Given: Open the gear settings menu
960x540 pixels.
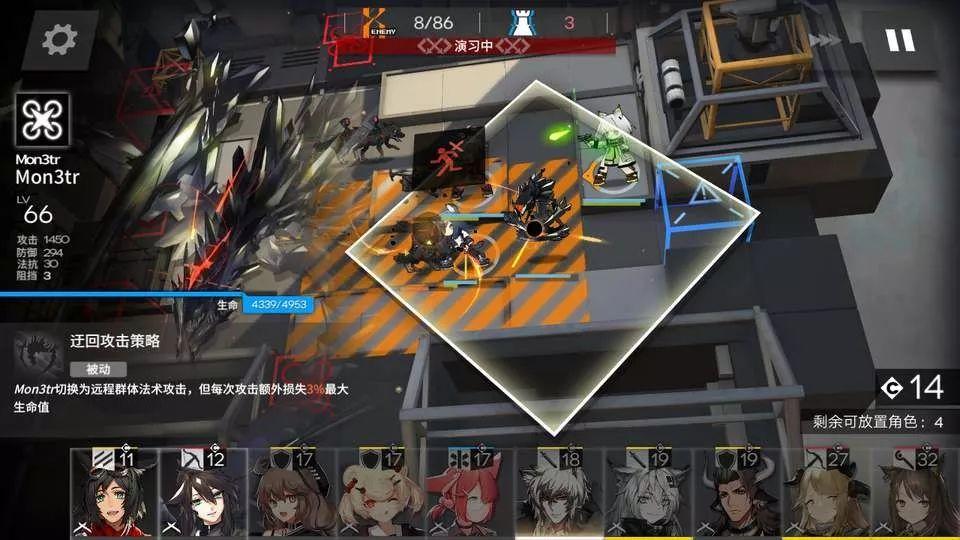Looking at the screenshot, I should pos(58,40).
